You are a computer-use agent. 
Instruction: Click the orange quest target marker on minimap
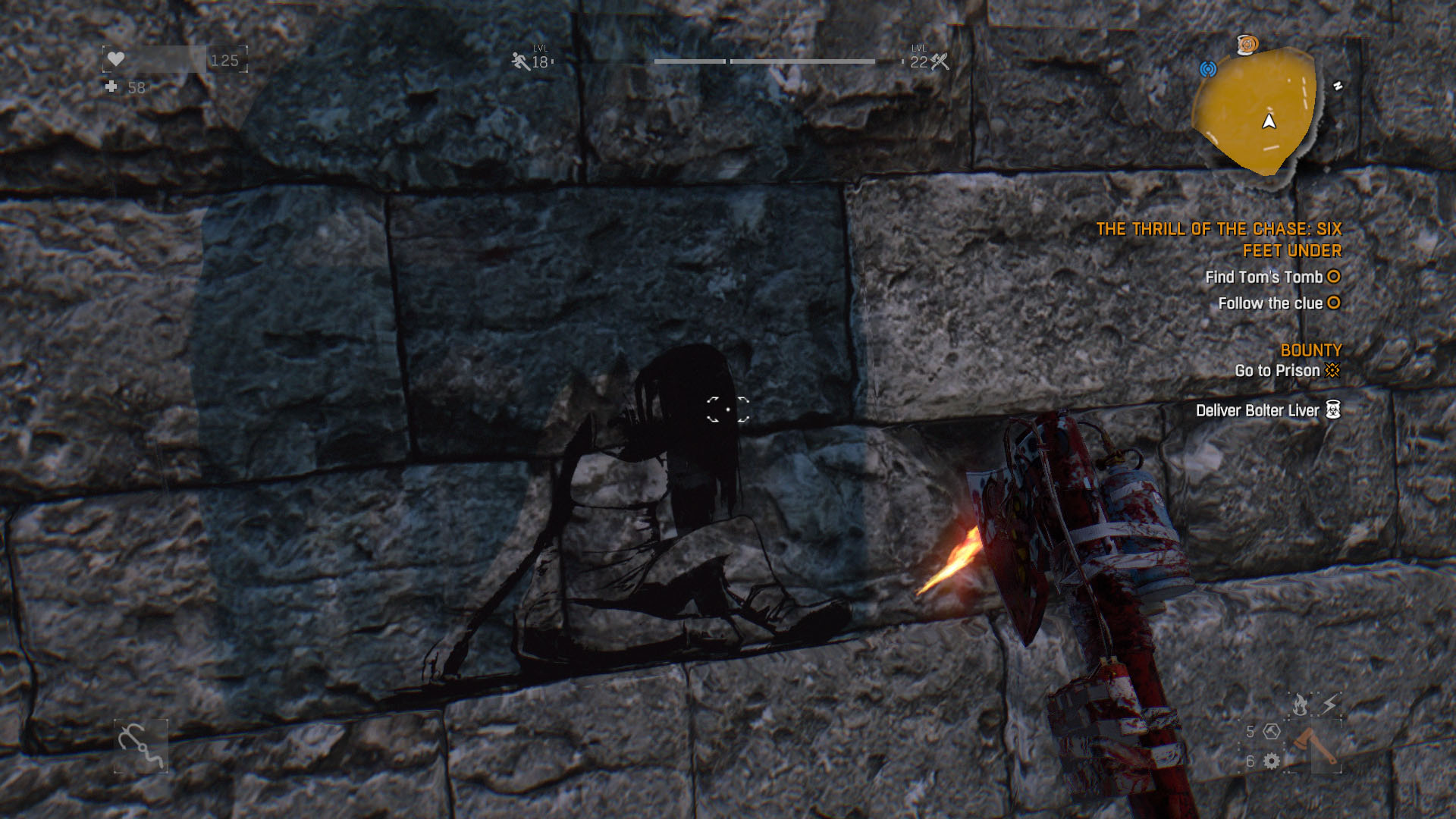coord(1247,45)
